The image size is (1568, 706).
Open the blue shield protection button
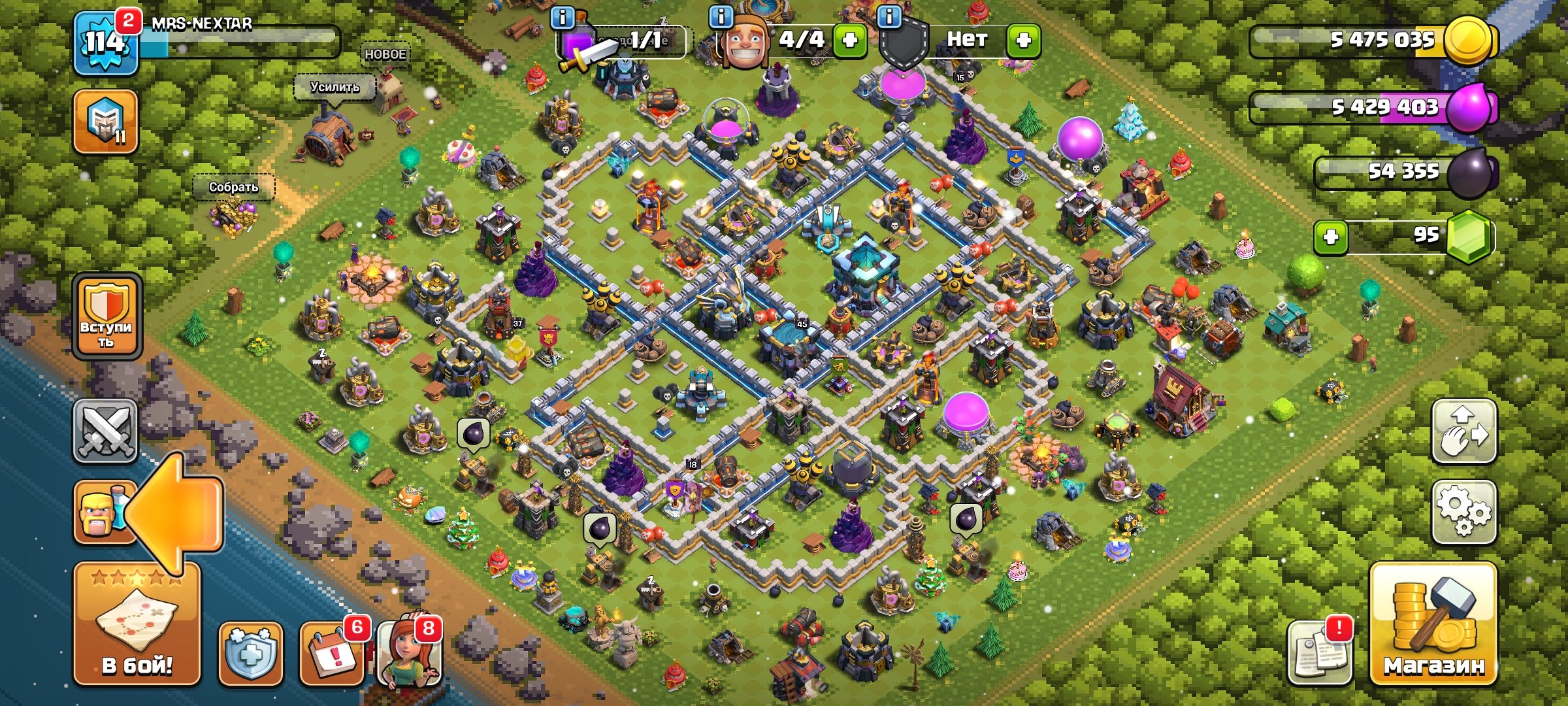pyautogui.click(x=250, y=653)
